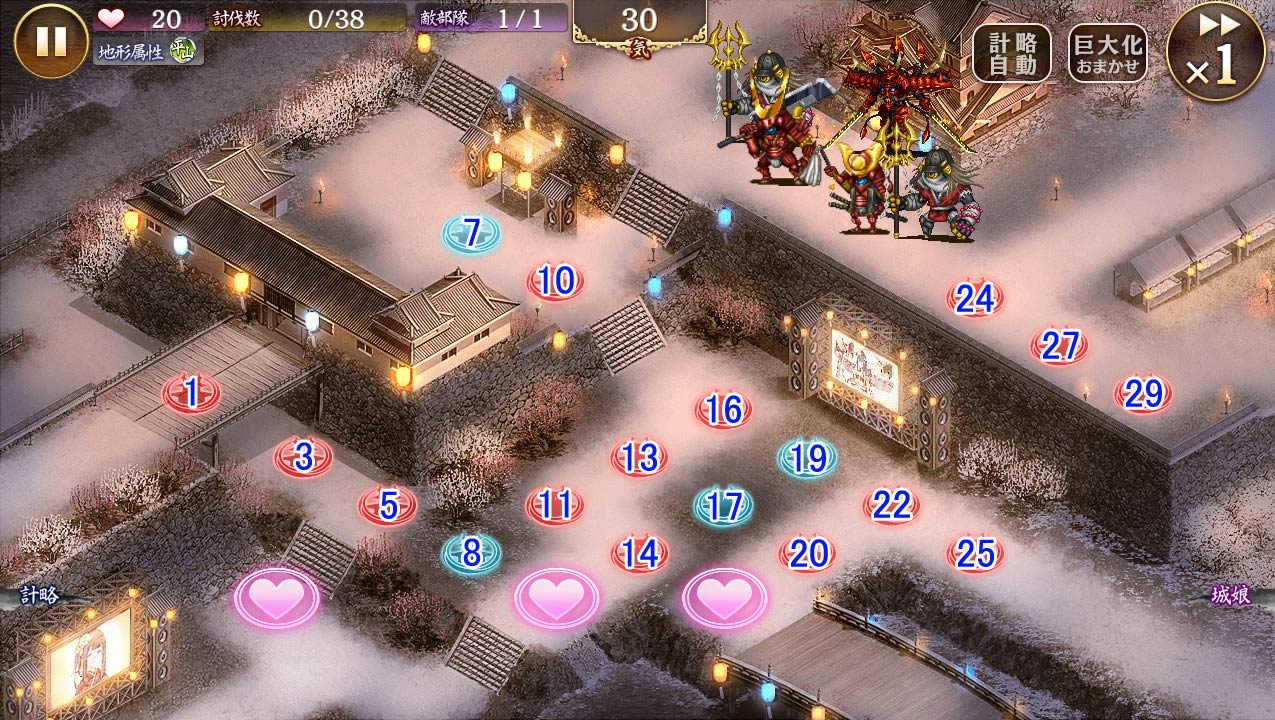Pick red placement tile number 13
Image resolution: width=1275 pixels, height=720 pixels.
click(639, 458)
